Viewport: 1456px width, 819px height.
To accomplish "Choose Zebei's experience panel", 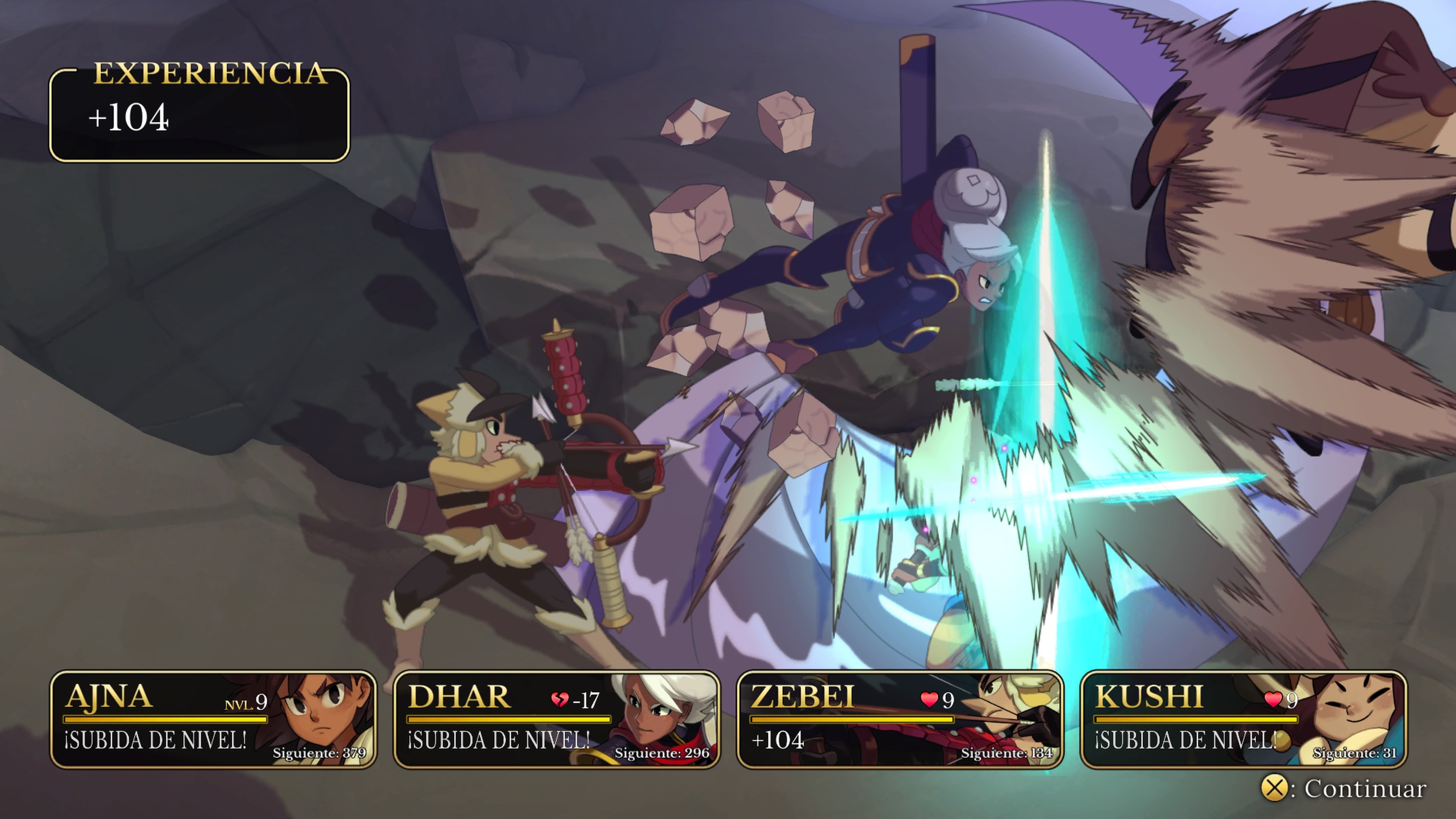I will click(900, 720).
